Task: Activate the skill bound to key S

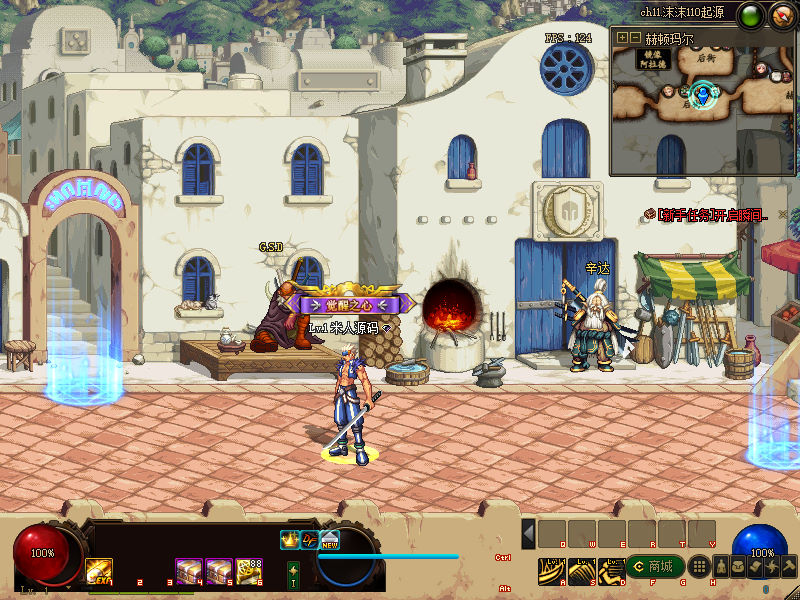Action: pyautogui.click(x=582, y=570)
